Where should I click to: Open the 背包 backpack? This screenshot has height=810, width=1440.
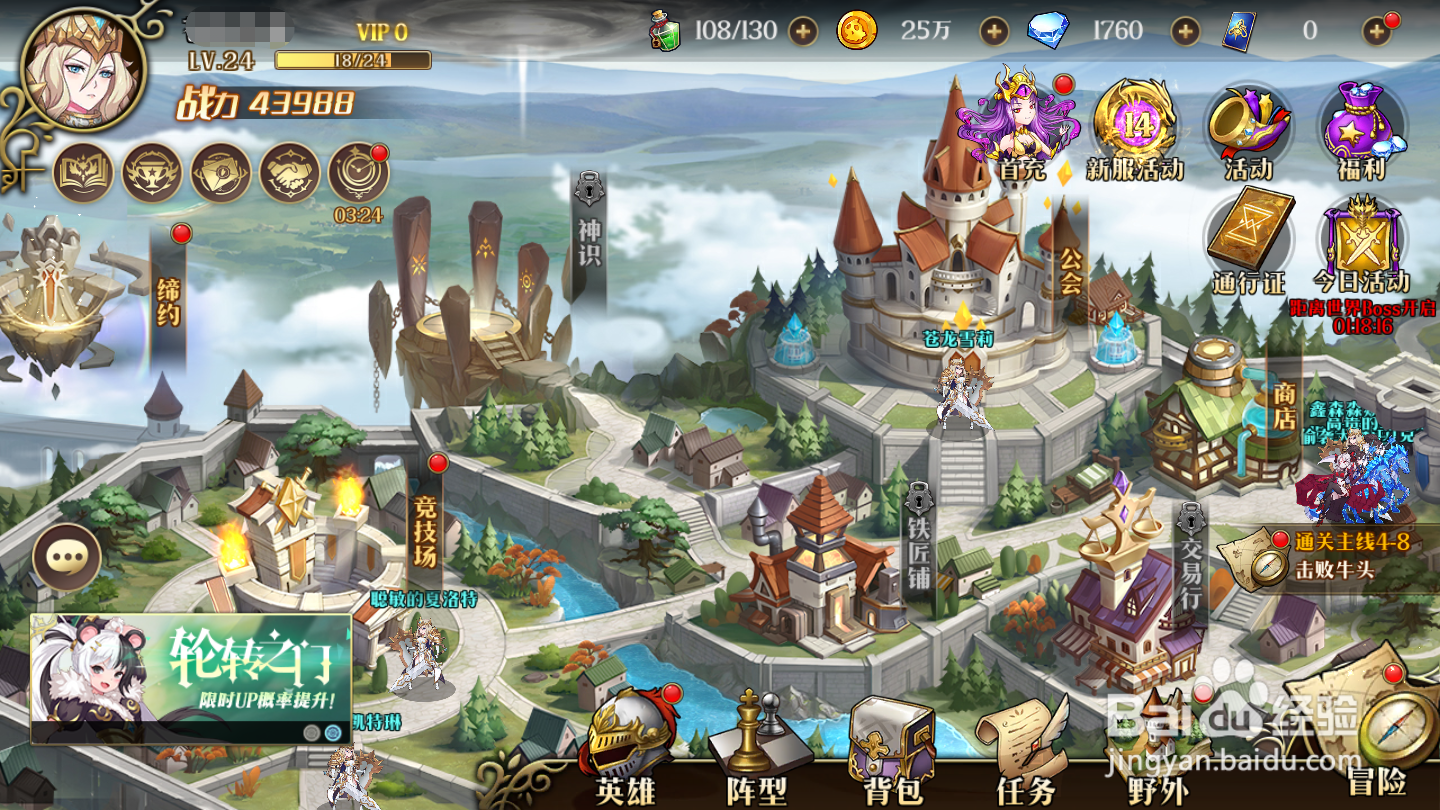pos(891,752)
